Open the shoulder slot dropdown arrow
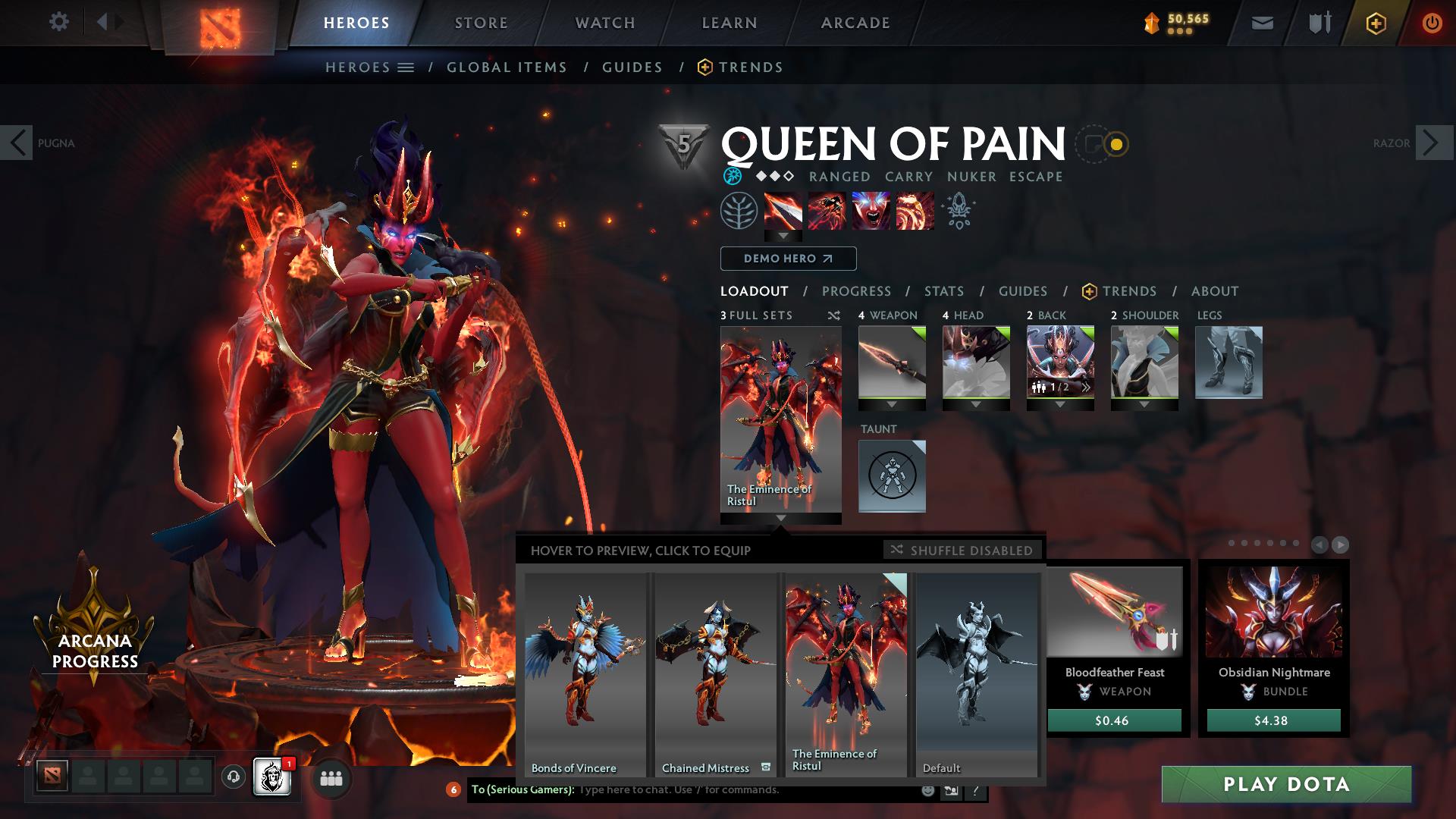Viewport: 1456px width, 819px height. (x=1144, y=403)
